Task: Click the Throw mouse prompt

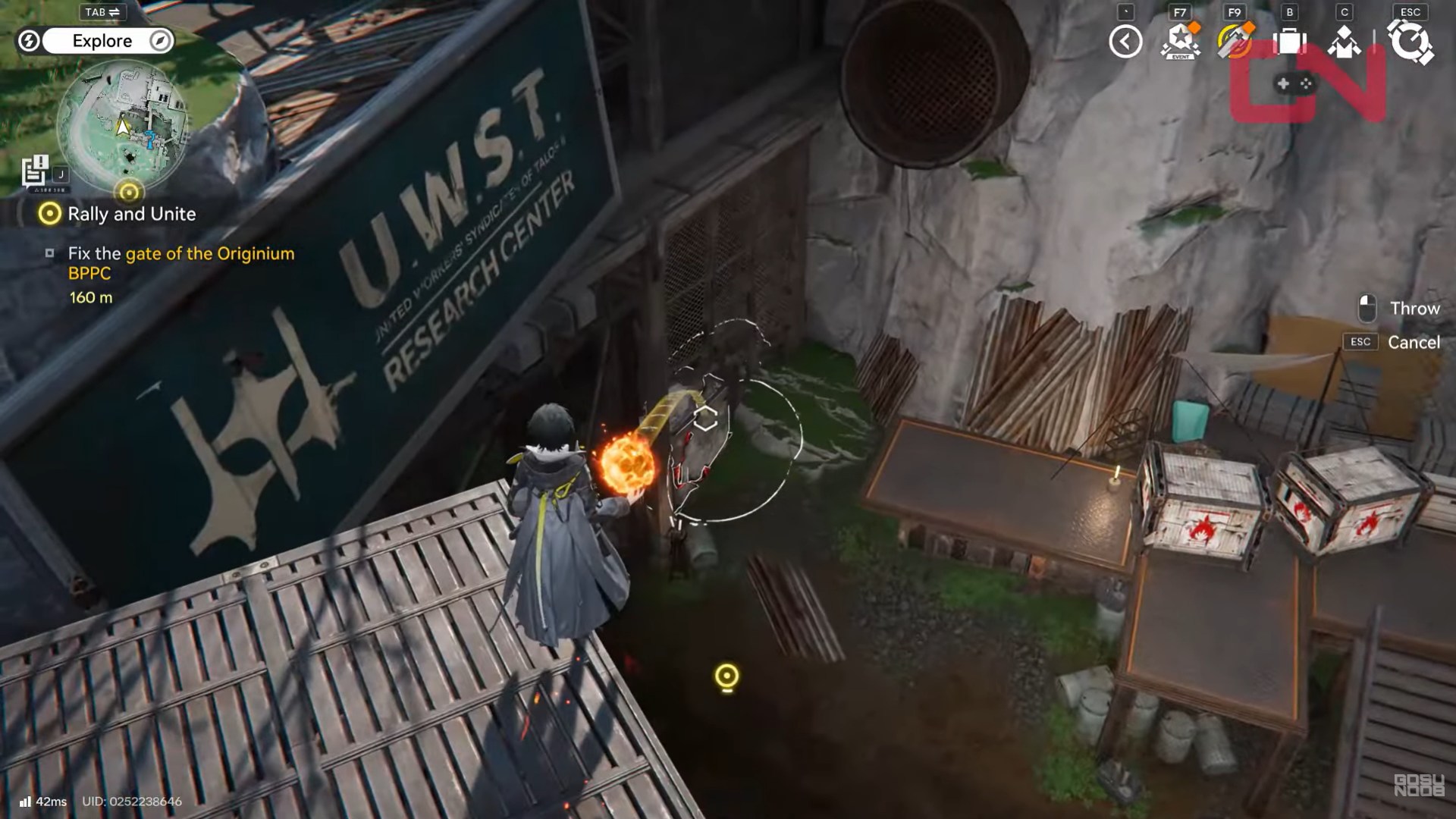Action: 1414,309
